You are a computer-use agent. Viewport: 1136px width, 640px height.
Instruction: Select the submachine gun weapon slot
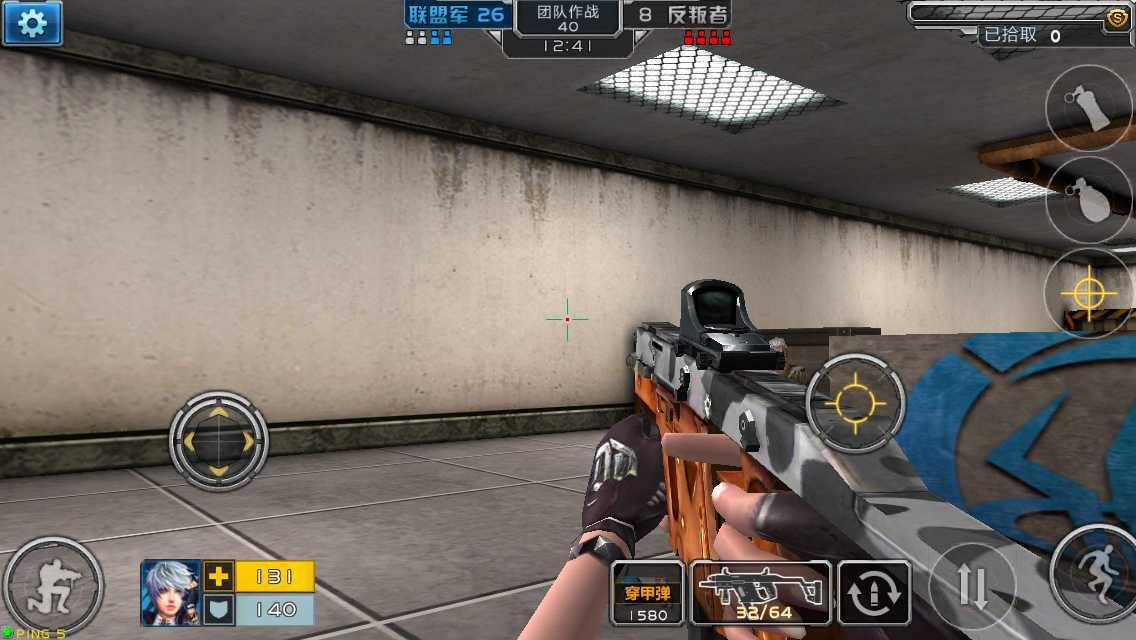(x=762, y=593)
